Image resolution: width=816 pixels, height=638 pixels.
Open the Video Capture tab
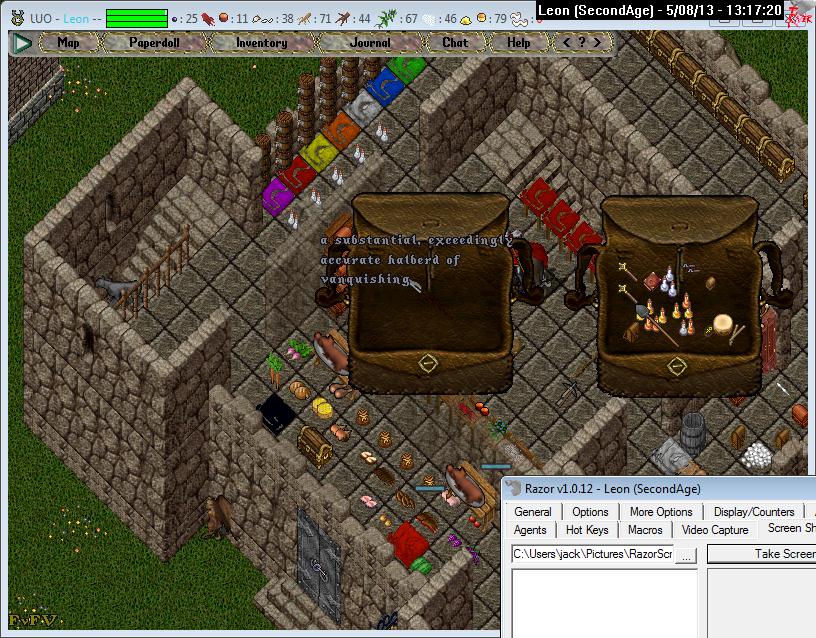pyautogui.click(x=715, y=530)
